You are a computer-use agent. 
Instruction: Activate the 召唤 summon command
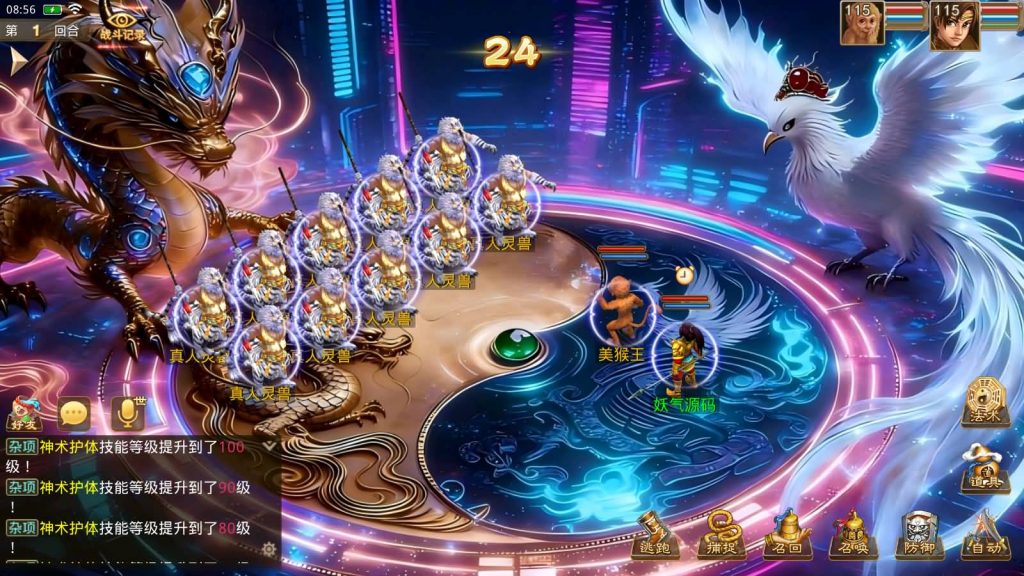tap(852, 533)
